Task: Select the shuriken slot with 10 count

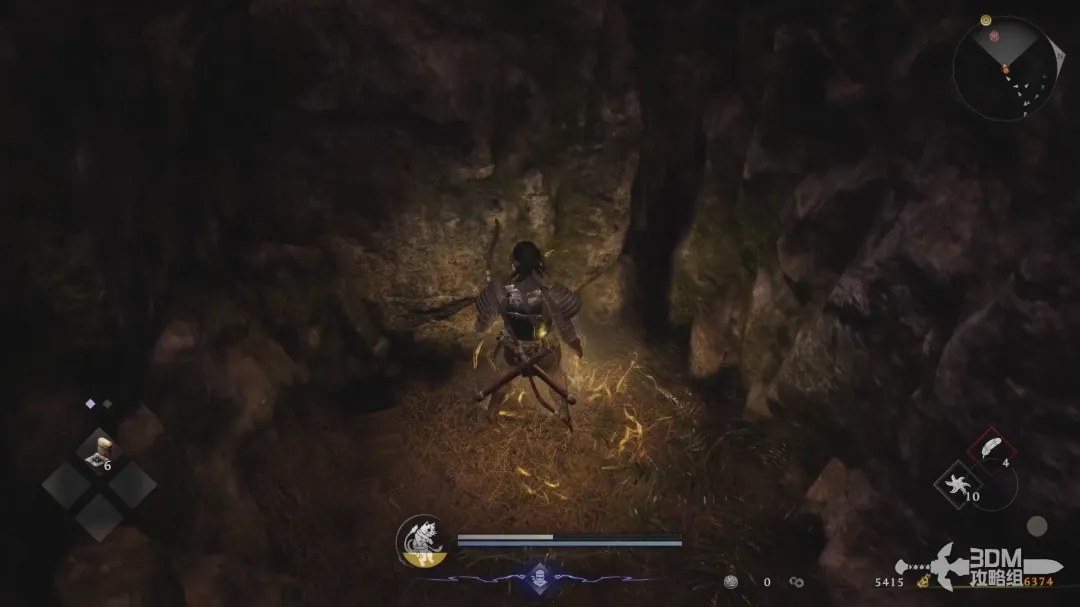Action: (x=958, y=484)
